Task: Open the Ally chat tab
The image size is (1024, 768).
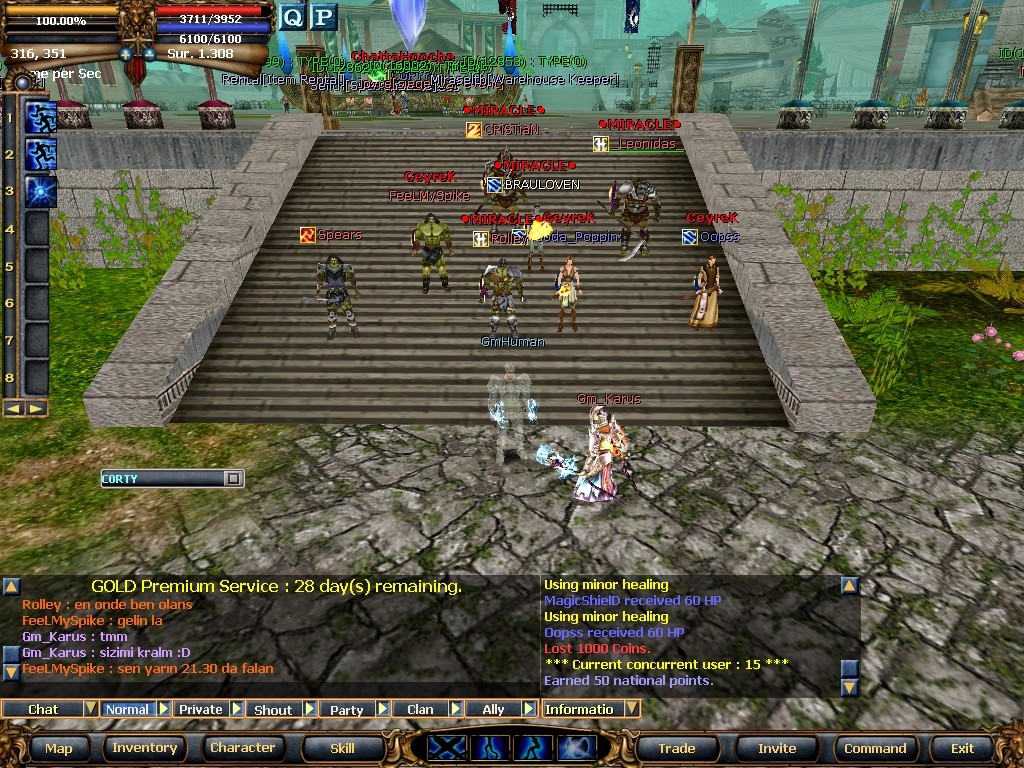Action: point(493,709)
